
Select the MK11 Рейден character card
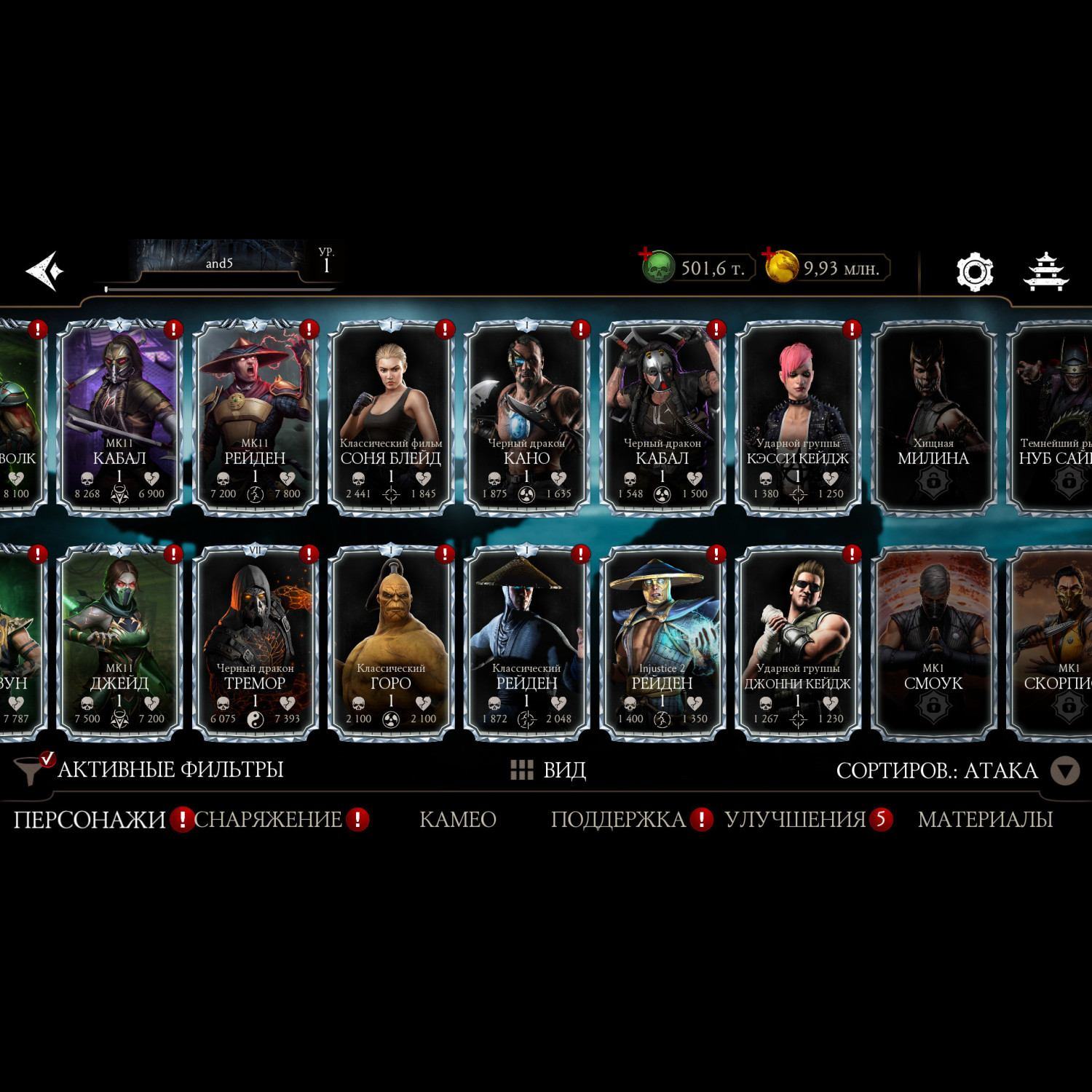[255, 417]
